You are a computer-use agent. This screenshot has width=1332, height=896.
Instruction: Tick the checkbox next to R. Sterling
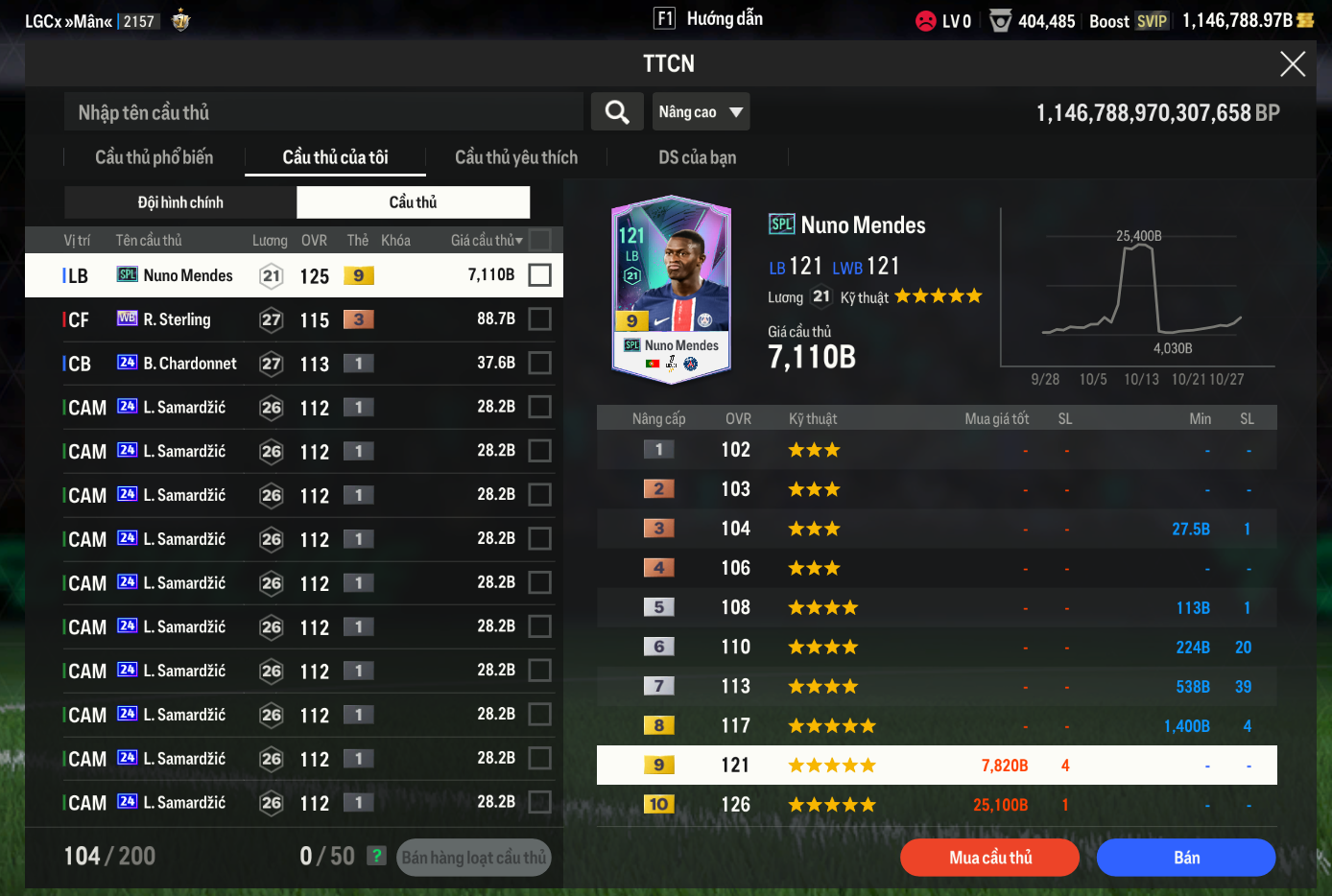(x=540, y=319)
